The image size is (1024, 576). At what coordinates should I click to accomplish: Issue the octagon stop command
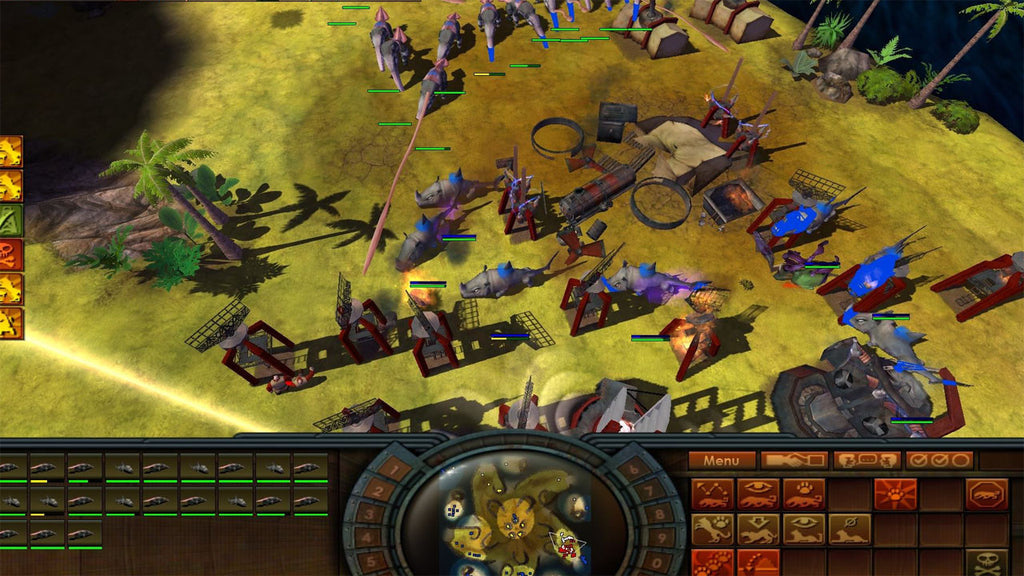pyautogui.click(x=986, y=494)
